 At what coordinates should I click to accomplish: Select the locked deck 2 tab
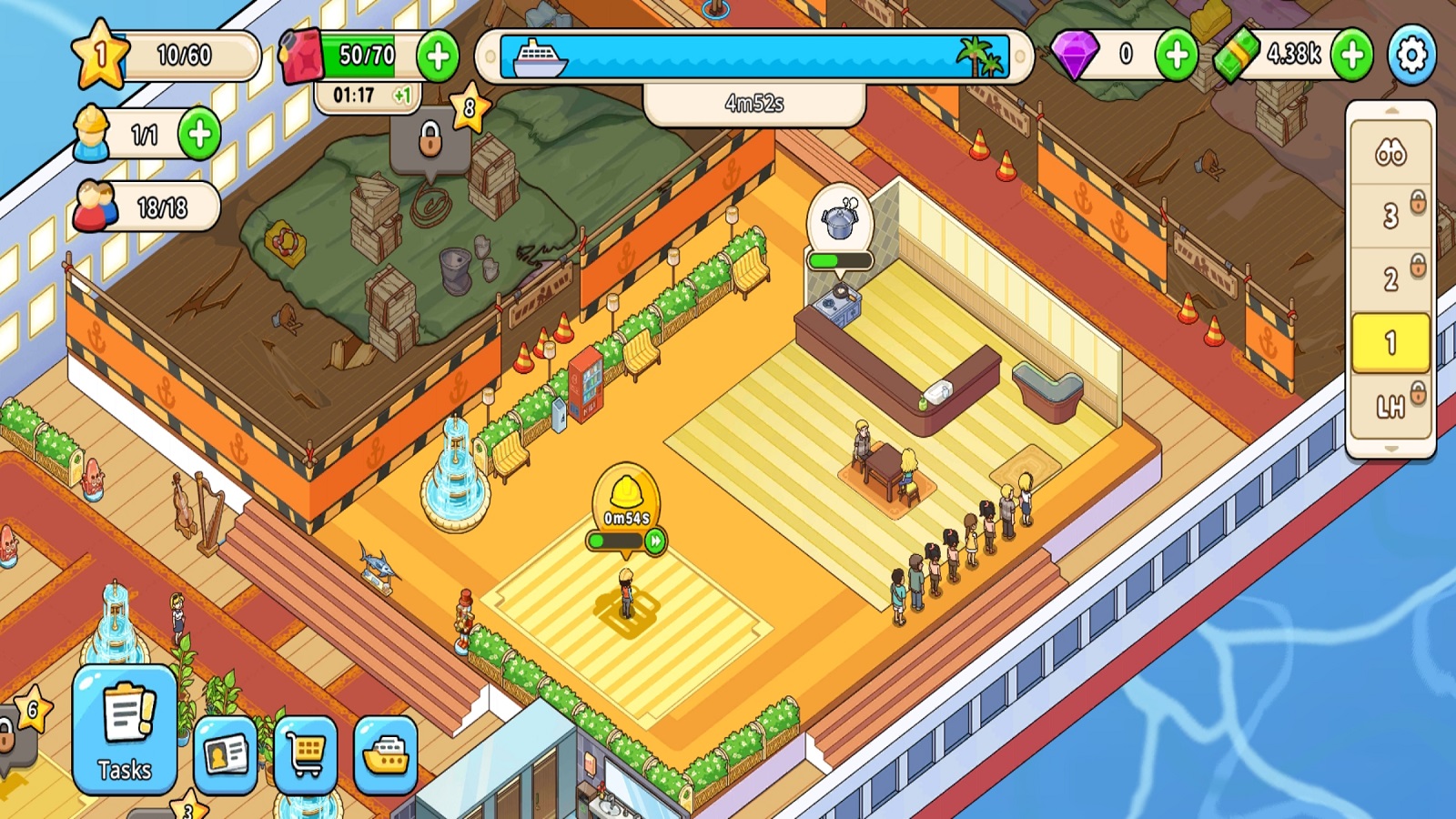pyautogui.click(x=1390, y=278)
